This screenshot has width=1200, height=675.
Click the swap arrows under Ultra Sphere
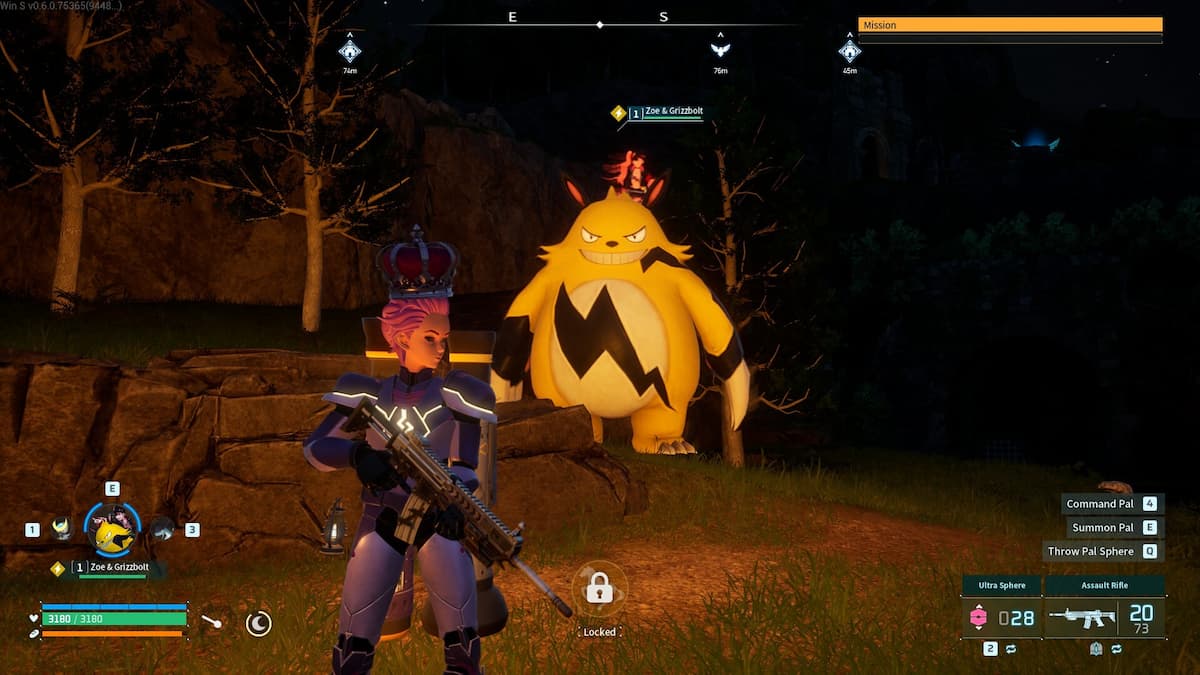point(1010,649)
